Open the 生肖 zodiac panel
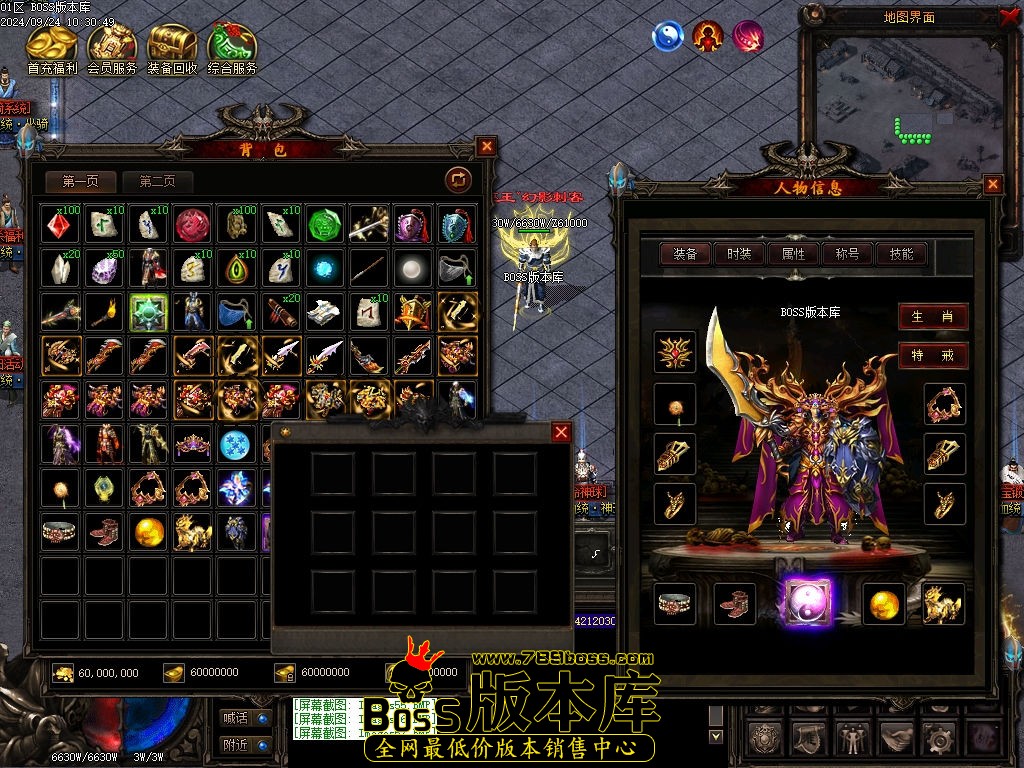Viewport: 1024px width, 768px height. click(932, 317)
